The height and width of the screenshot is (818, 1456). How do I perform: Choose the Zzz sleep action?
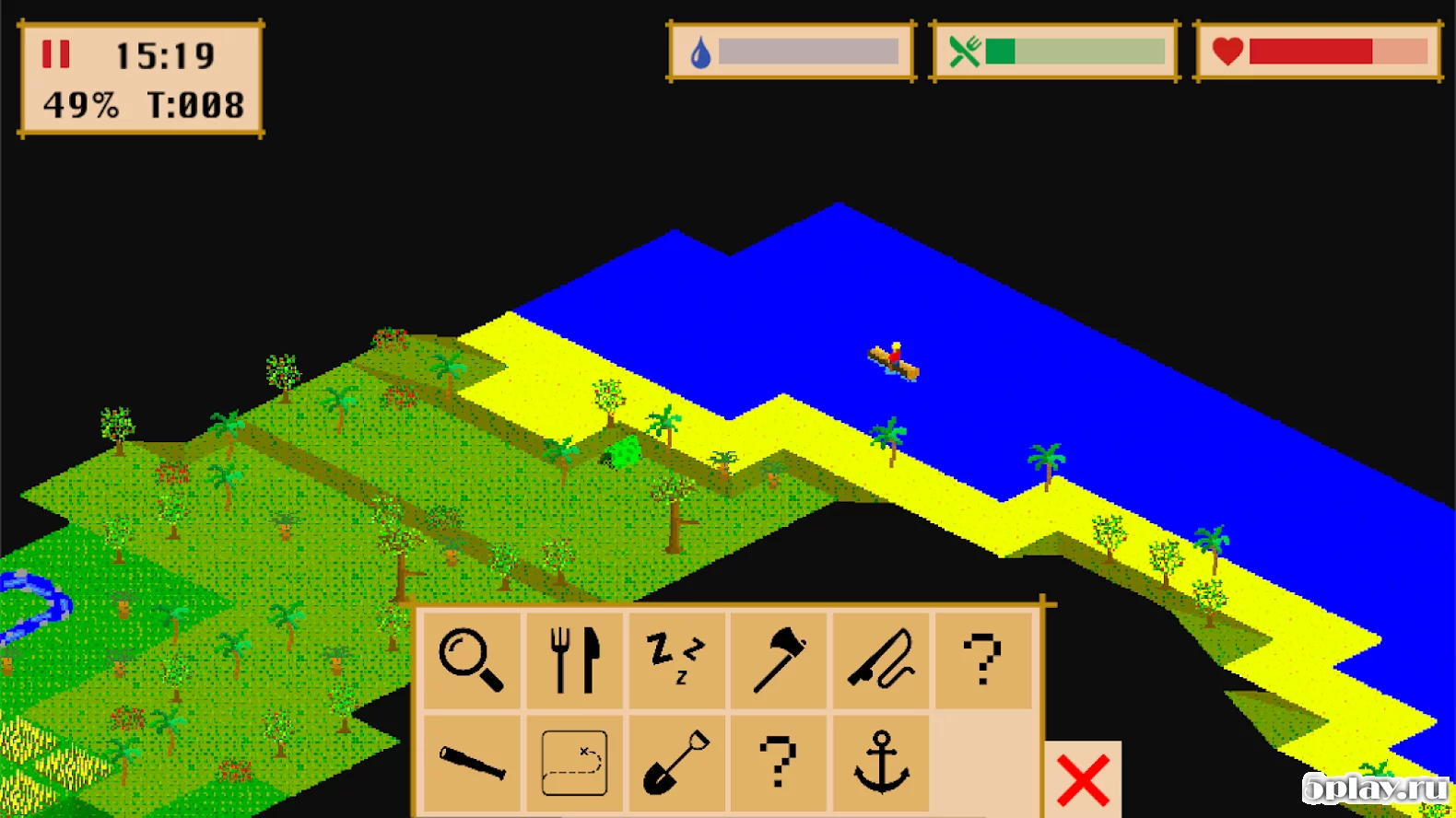click(x=676, y=660)
